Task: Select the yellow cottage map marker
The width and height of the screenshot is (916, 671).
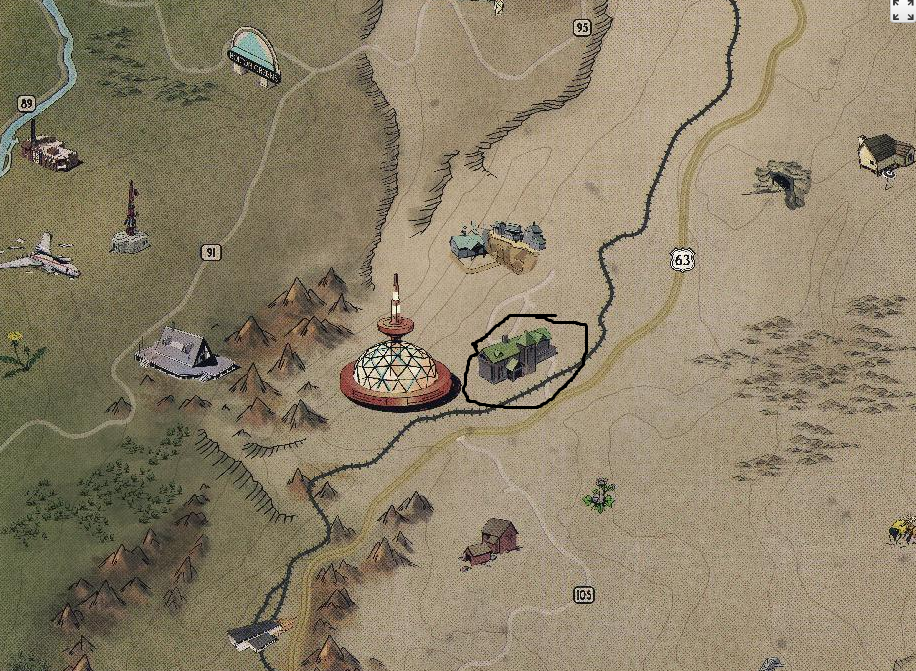Action: tap(885, 154)
